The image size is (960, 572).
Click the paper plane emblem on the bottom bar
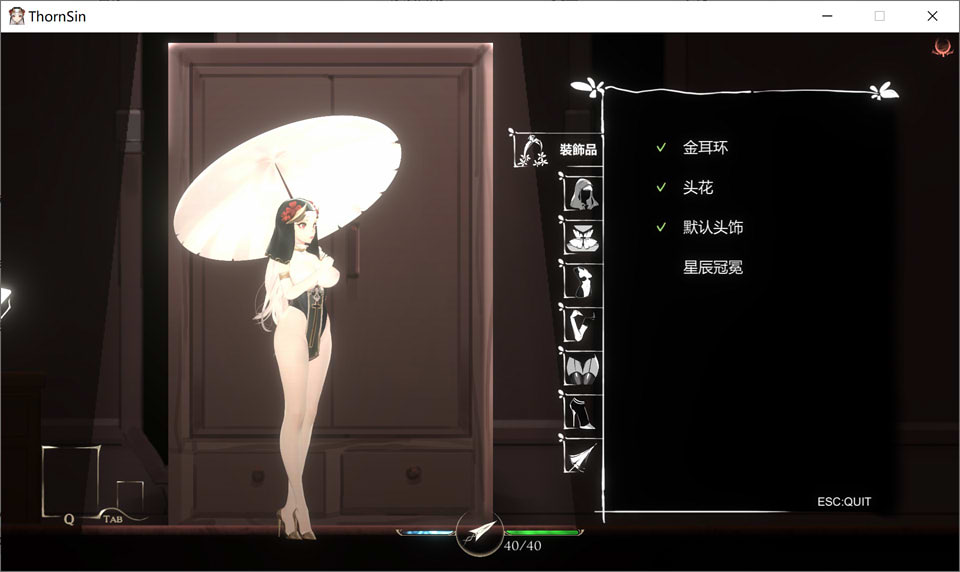tap(479, 533)
